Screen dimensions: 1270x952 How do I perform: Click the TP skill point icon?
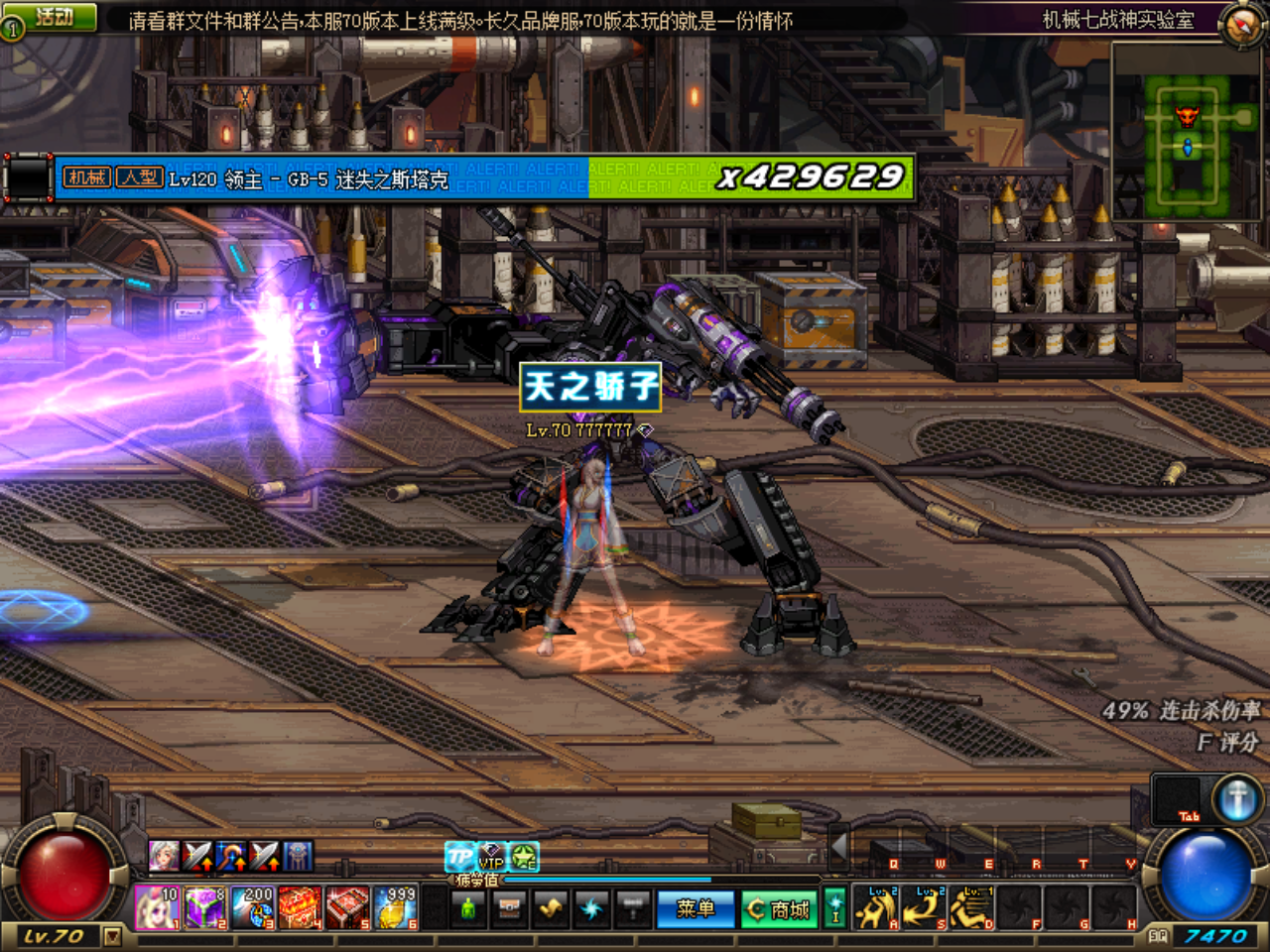click(457, 855)
